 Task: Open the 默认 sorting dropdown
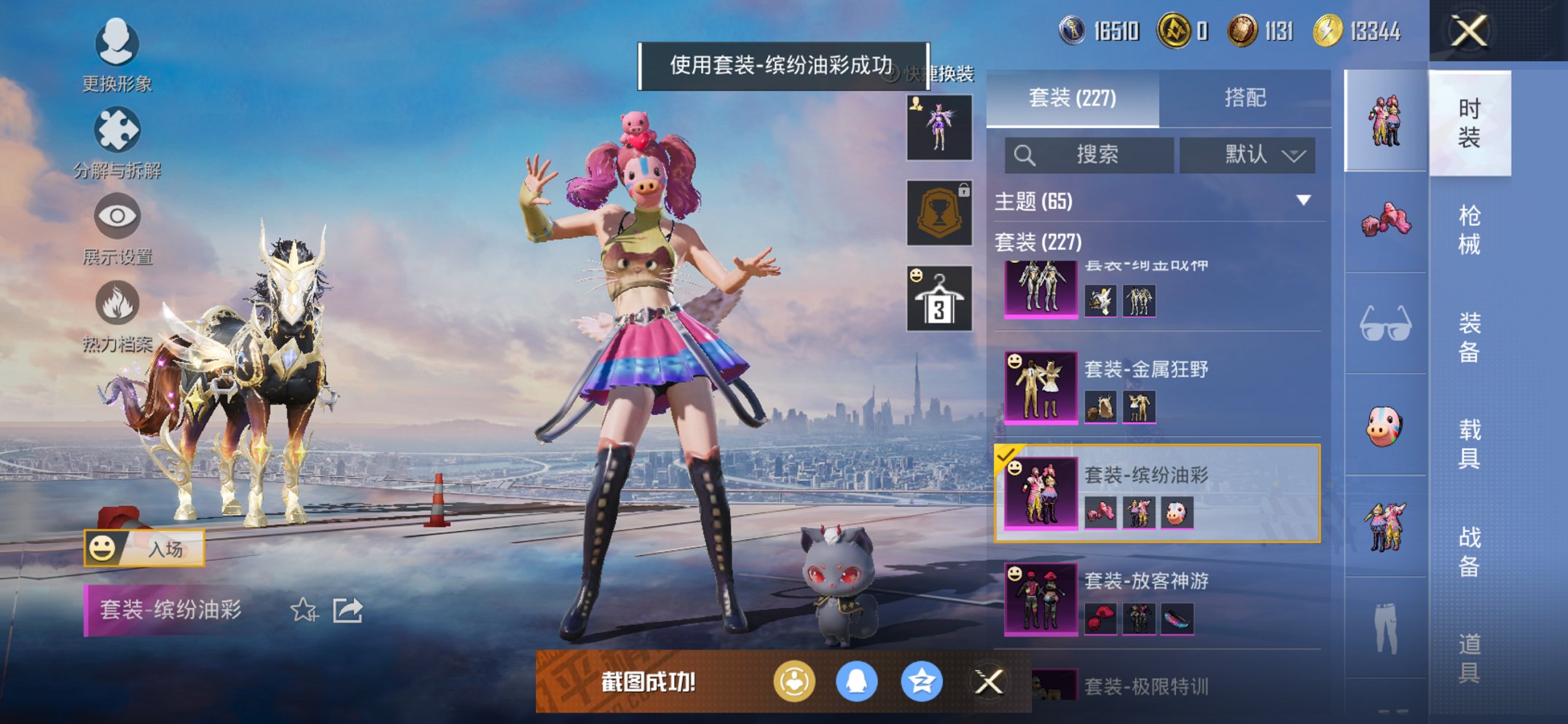click(x=1250, y=155)
